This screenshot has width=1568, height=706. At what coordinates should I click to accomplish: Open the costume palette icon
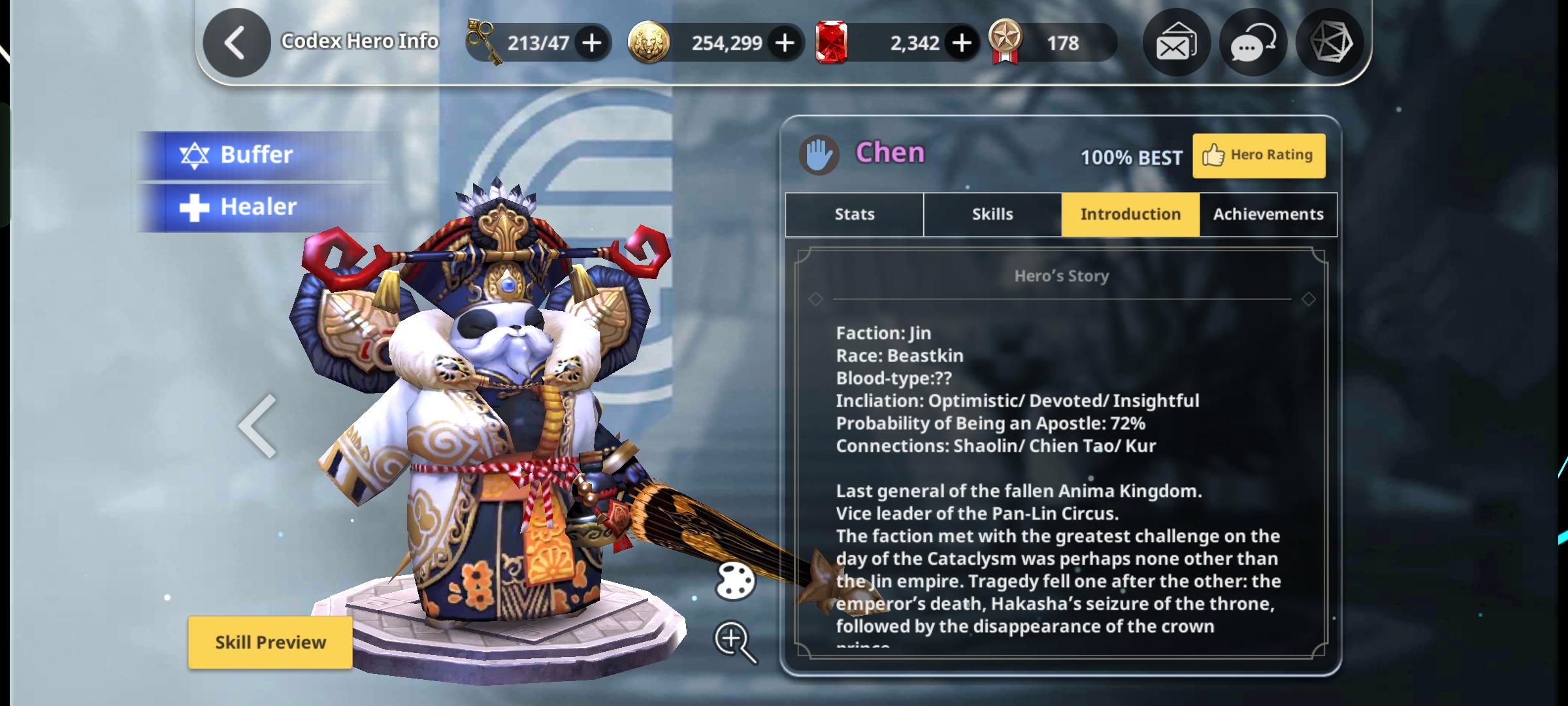736,581
